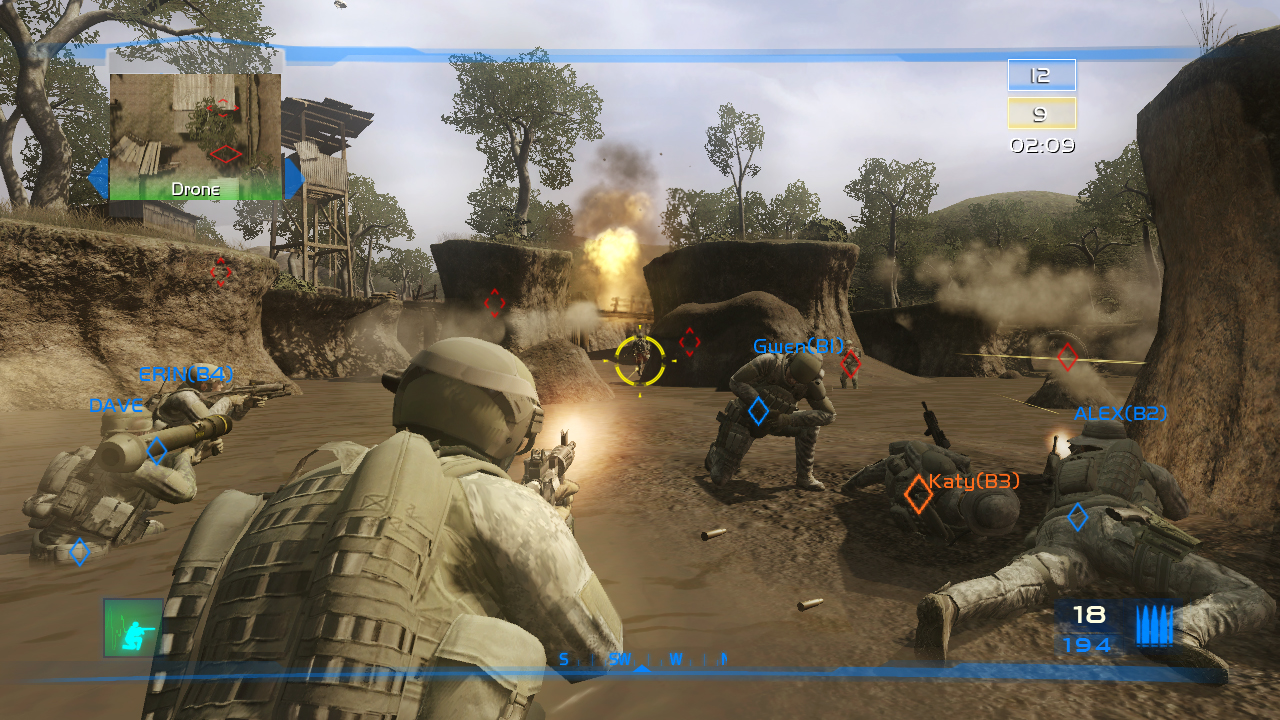Select the ammo magazine bars icon

pos(1155,624)
